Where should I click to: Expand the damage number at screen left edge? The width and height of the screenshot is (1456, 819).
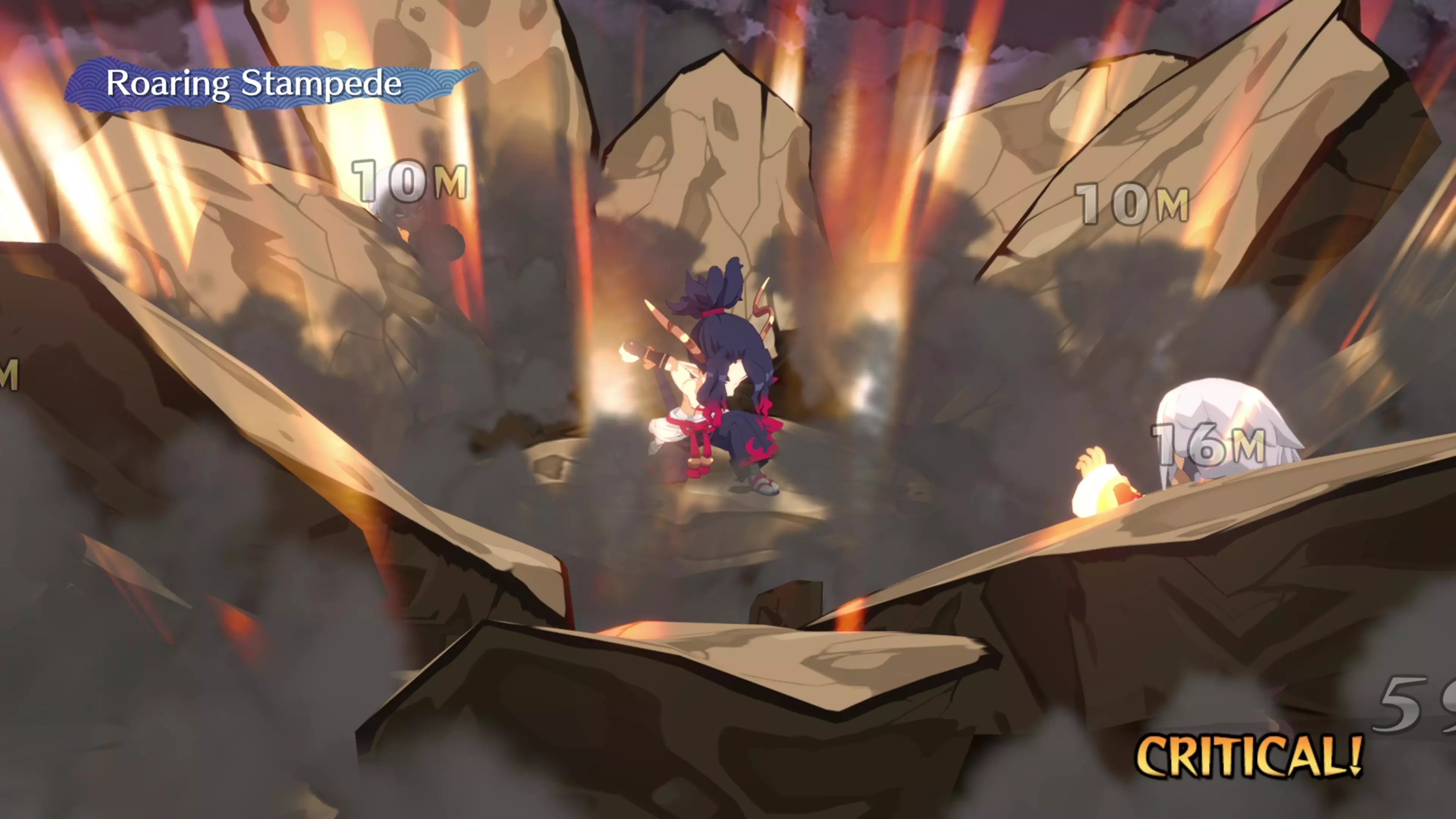[8, 373]
